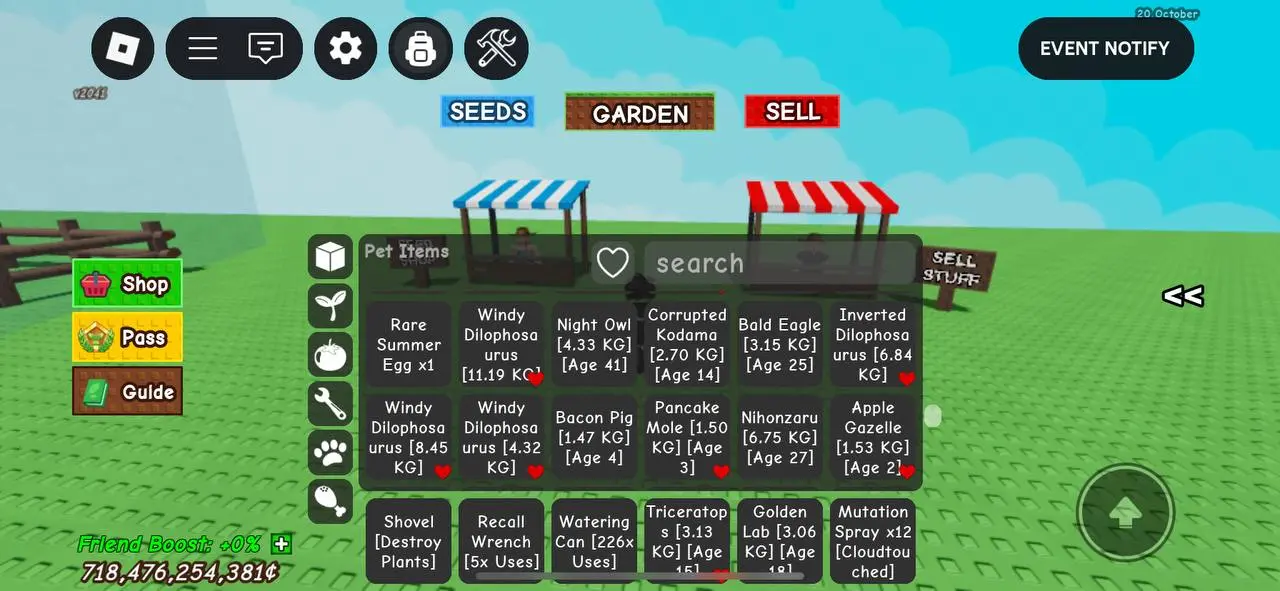Toggle the heart favorites filter
This screenshot has width=1280, height=591.
(612, 263)
